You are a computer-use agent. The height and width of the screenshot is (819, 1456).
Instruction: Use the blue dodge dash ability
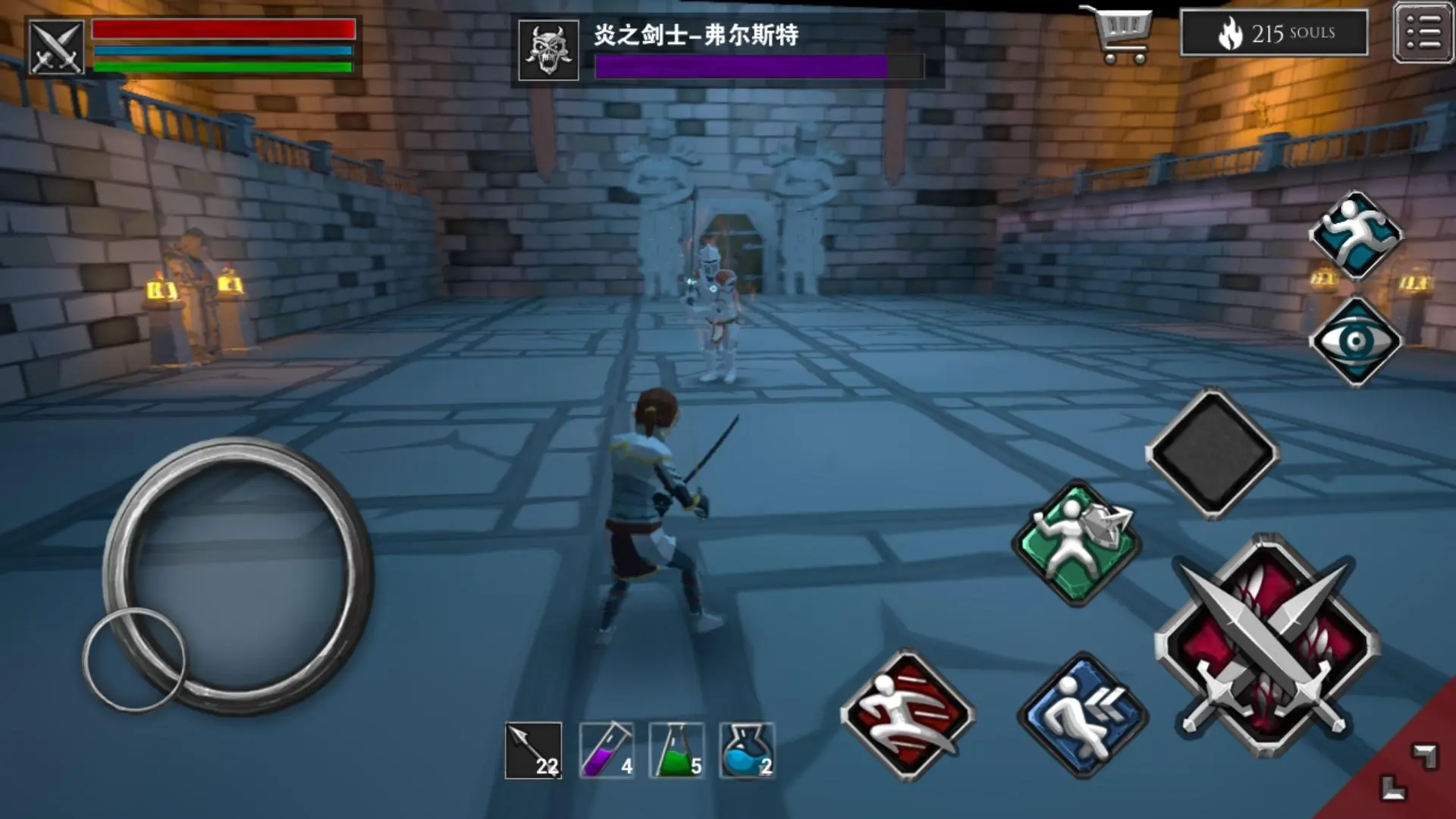click(1081, 716)
